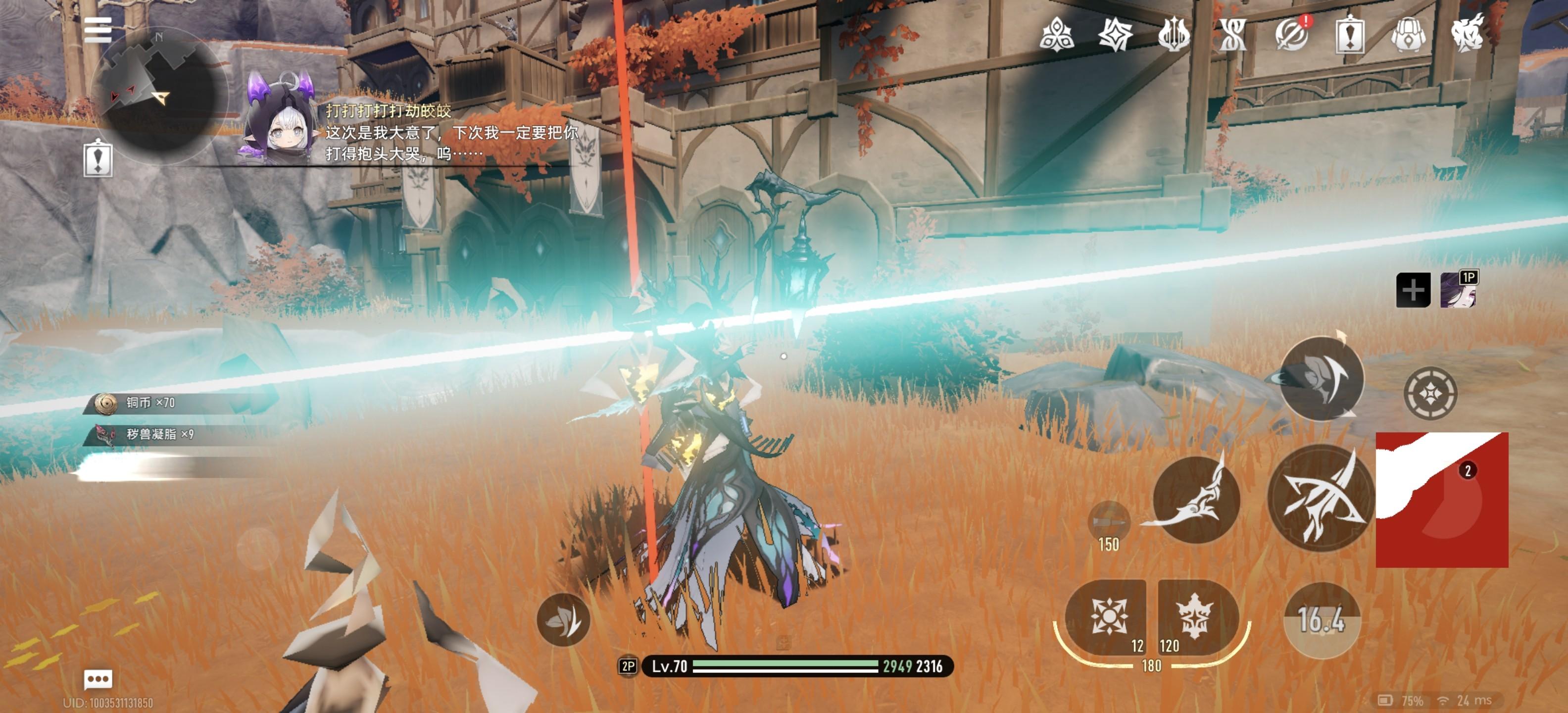1568x713 pixels.
Task: Use the bow ranged attack button
Action: [x=1320, y=498]
